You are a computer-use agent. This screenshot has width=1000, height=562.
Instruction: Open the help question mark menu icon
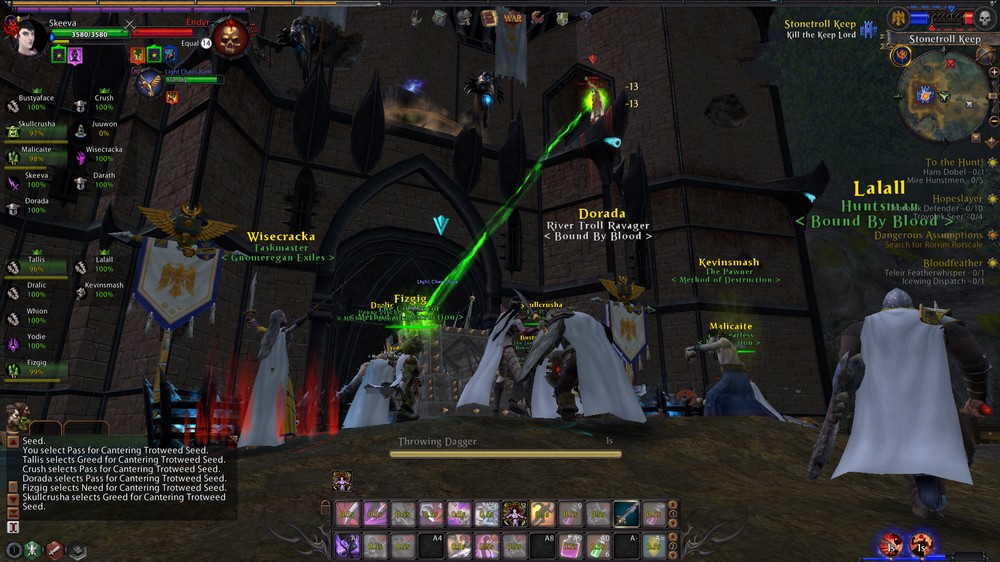click(x=587, y=17)
